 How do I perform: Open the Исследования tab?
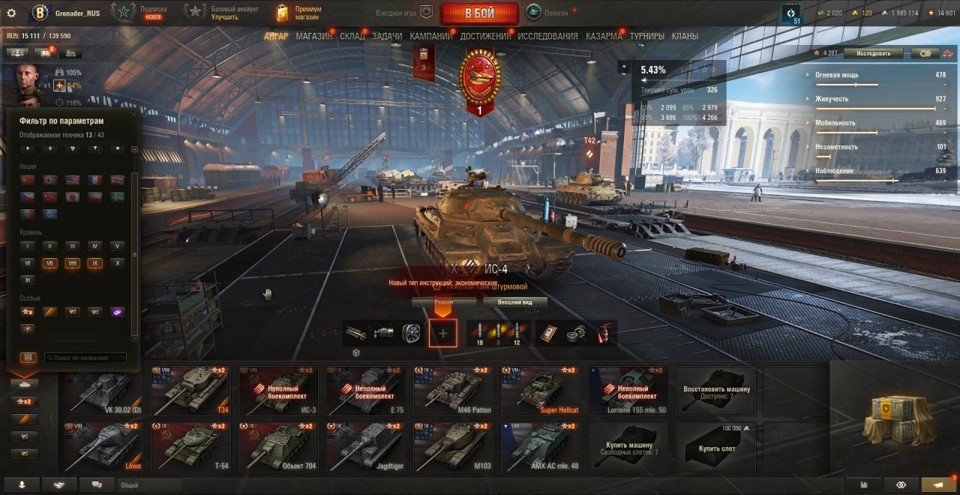[547, 36]
